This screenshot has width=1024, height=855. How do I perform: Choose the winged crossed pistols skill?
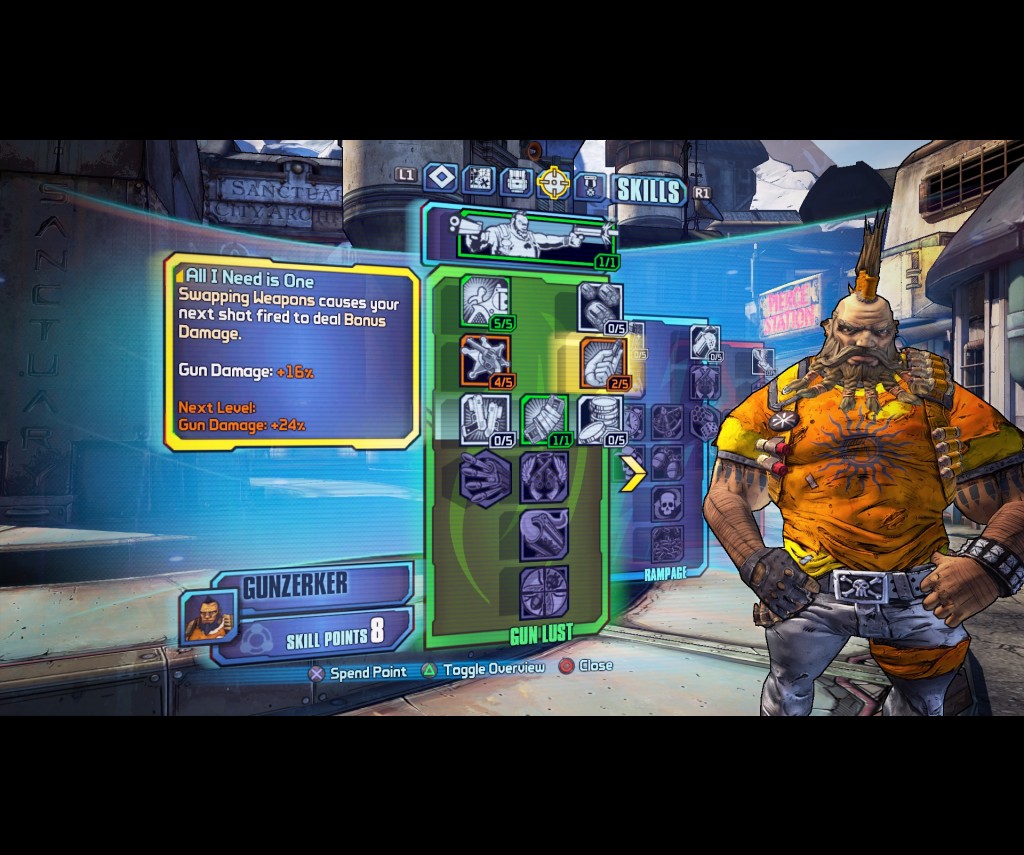tap(544, 477)
